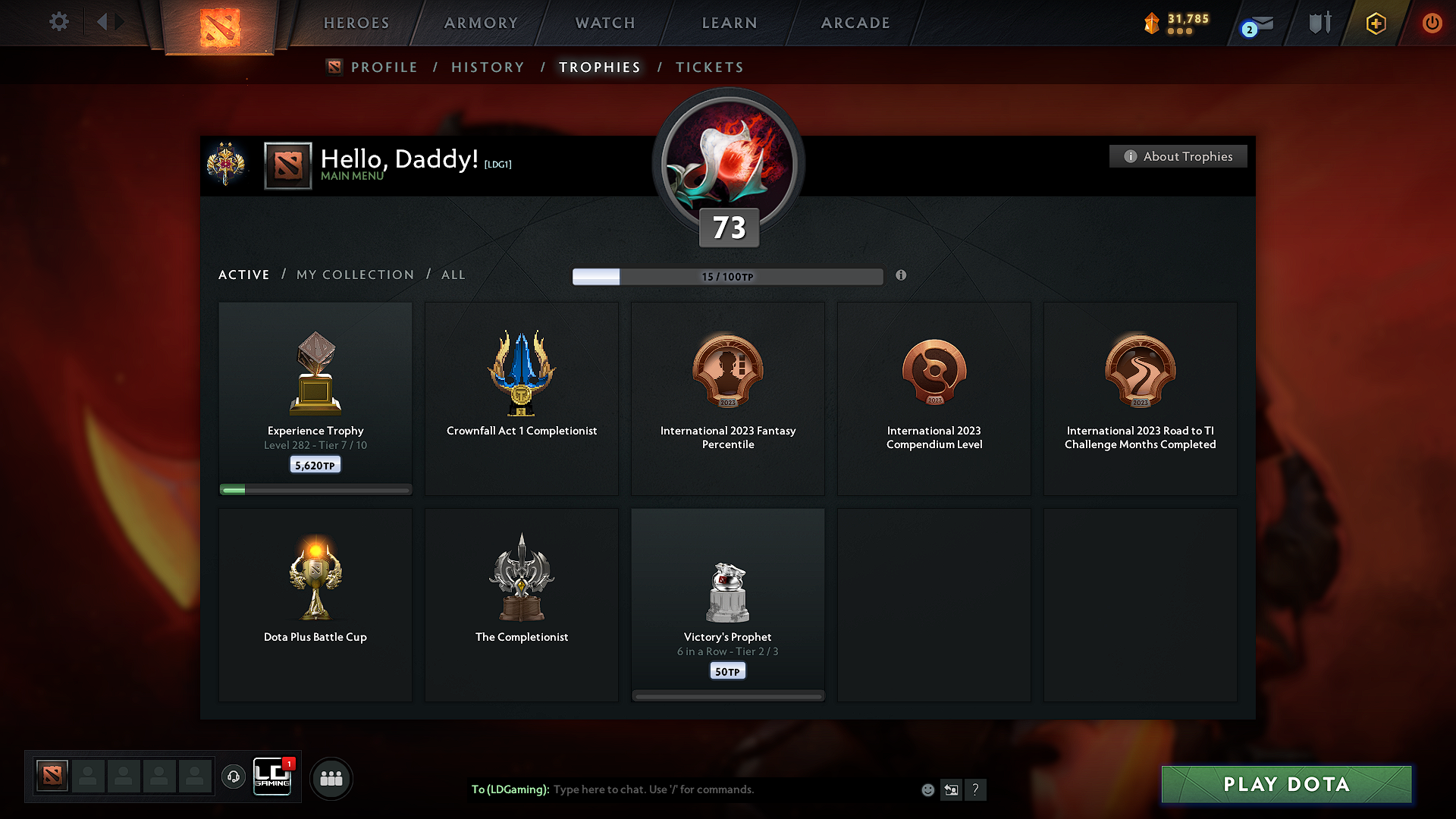Click the power button to exit

1432,23
